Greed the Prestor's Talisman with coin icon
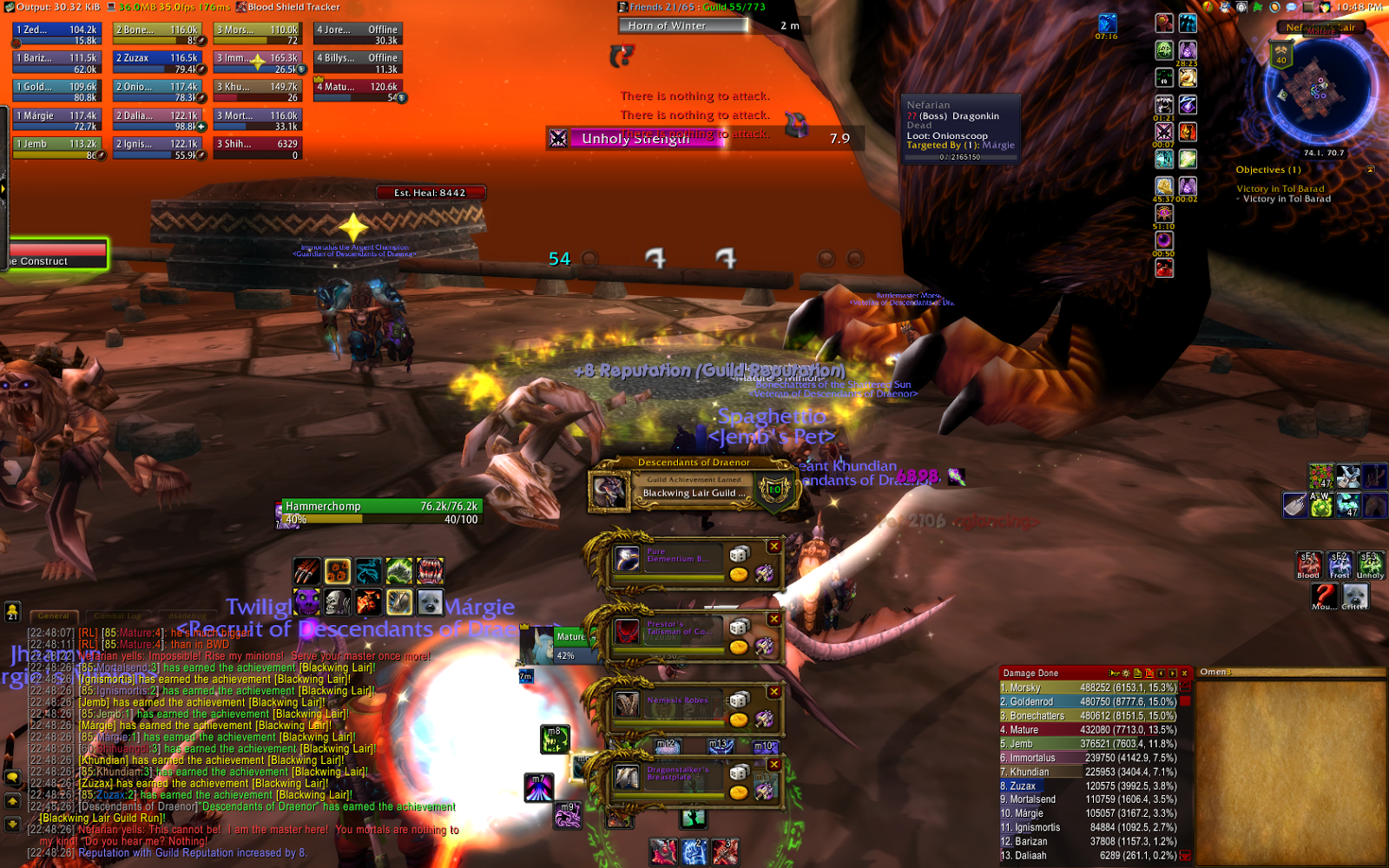Viewport: 1389px width, 868px height. pos(739,647)
